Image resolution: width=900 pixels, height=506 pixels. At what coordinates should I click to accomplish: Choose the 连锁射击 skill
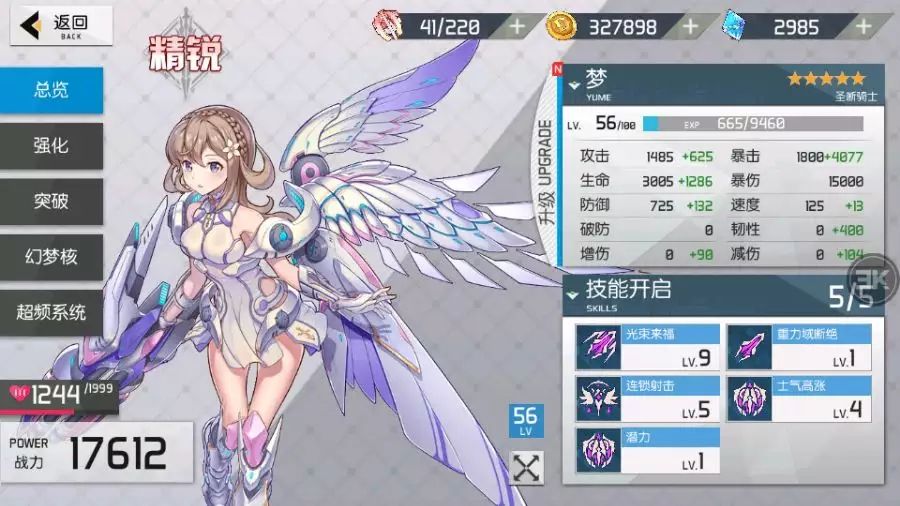(x=647, y=399)
